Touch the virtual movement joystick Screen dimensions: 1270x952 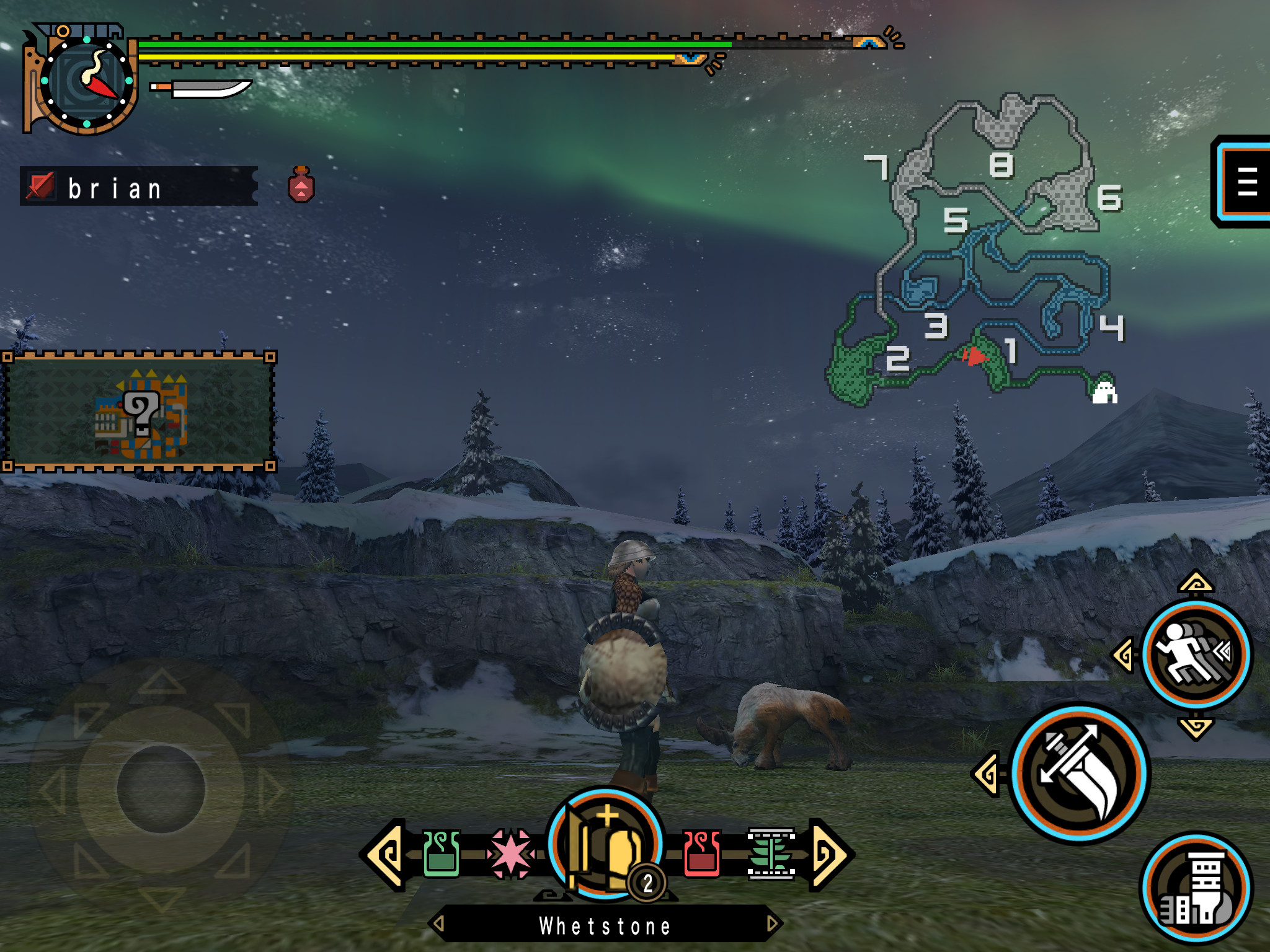point(161,789)
